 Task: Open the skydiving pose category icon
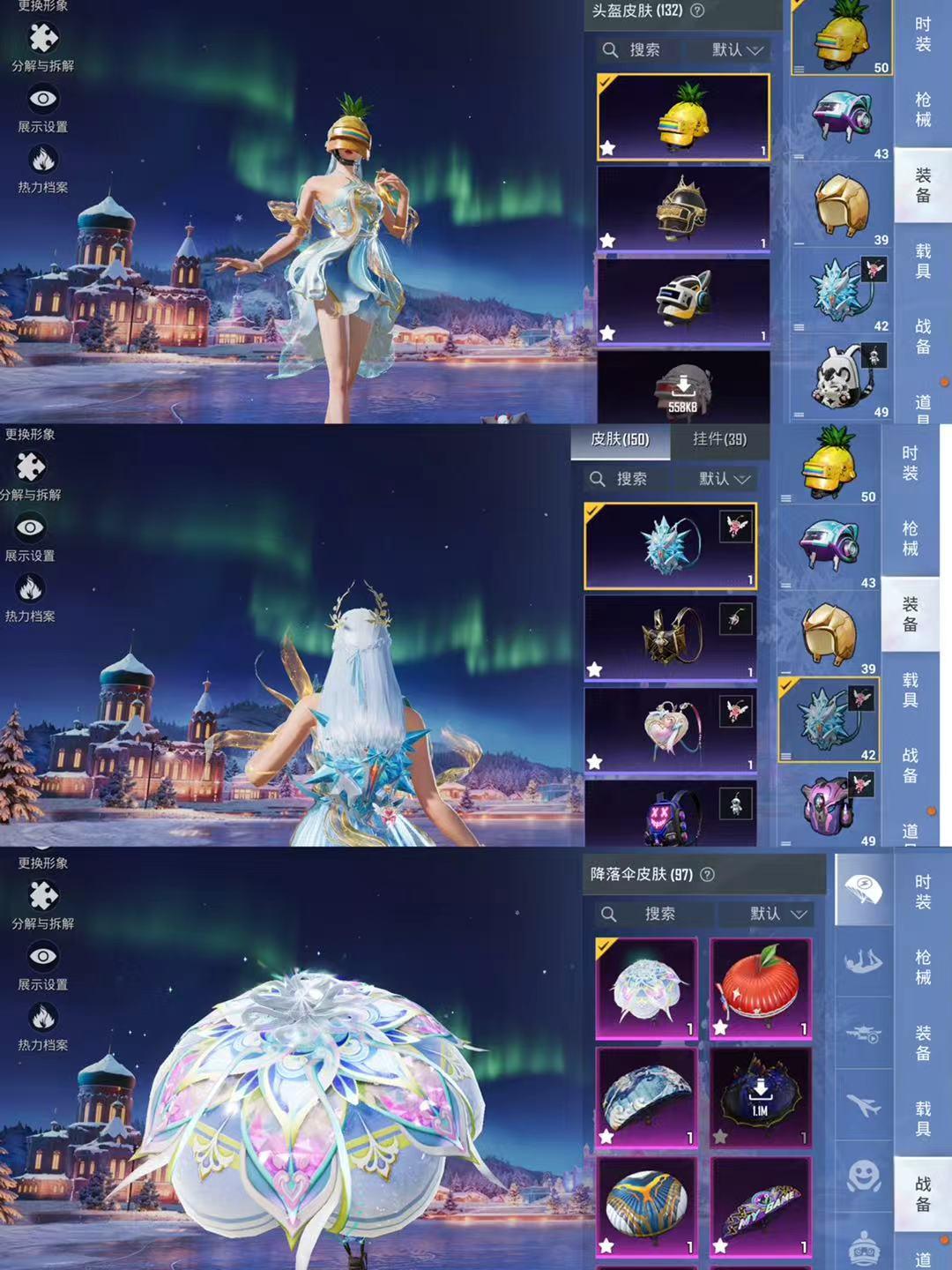click(x=863, y=961)
